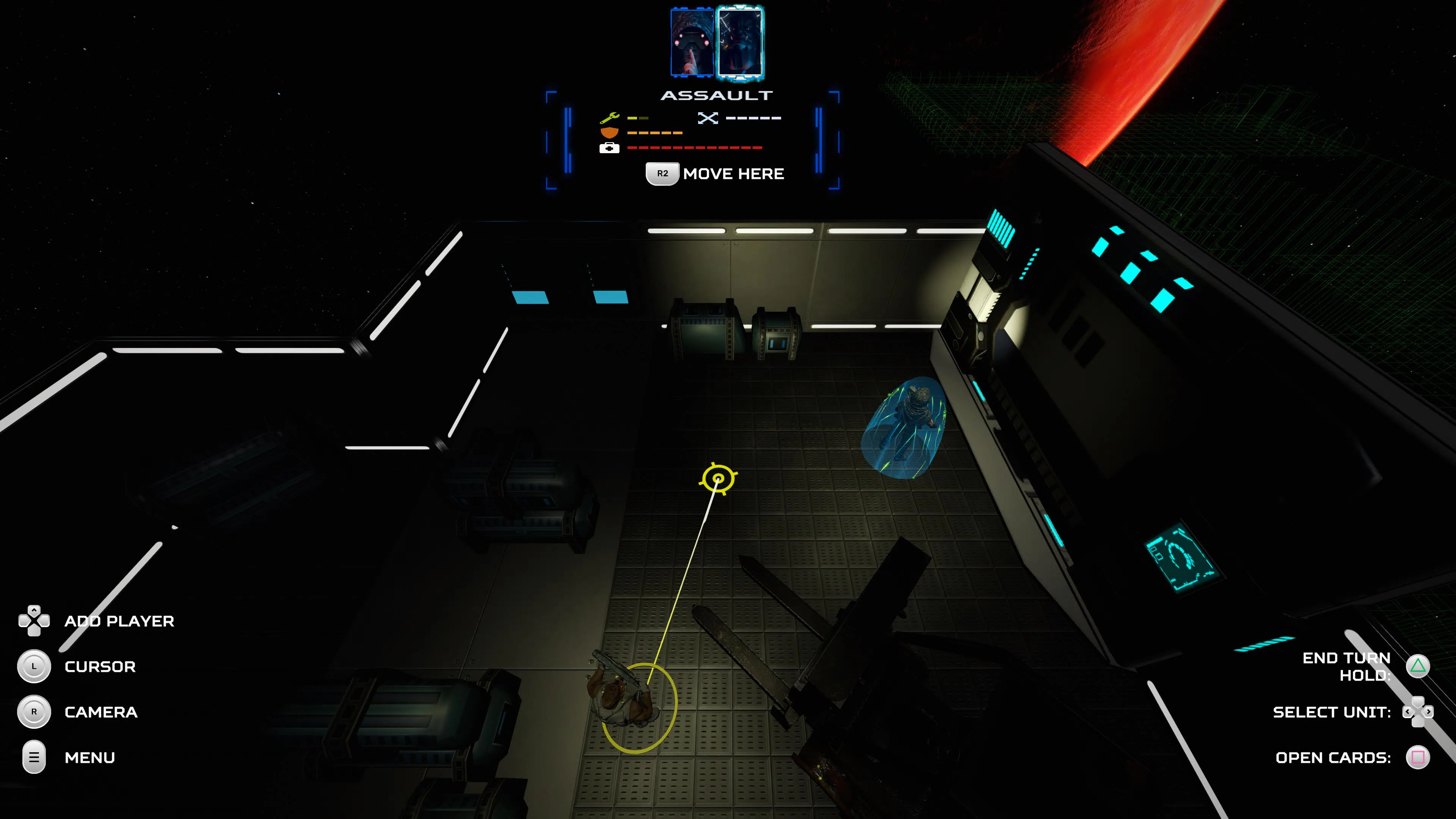Click the red health bar segments
Screen dimensions: 1456x819
point(695,148)
